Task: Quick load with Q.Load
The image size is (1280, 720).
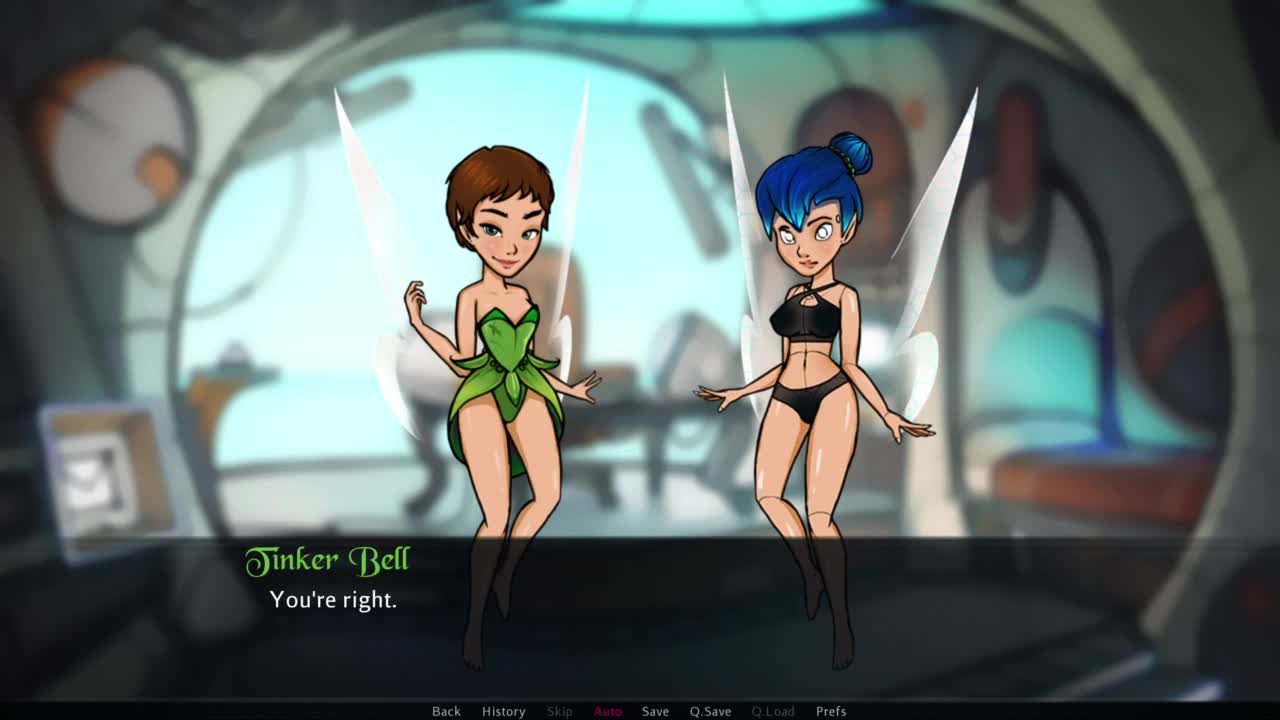Action: (x=773, y=711)
